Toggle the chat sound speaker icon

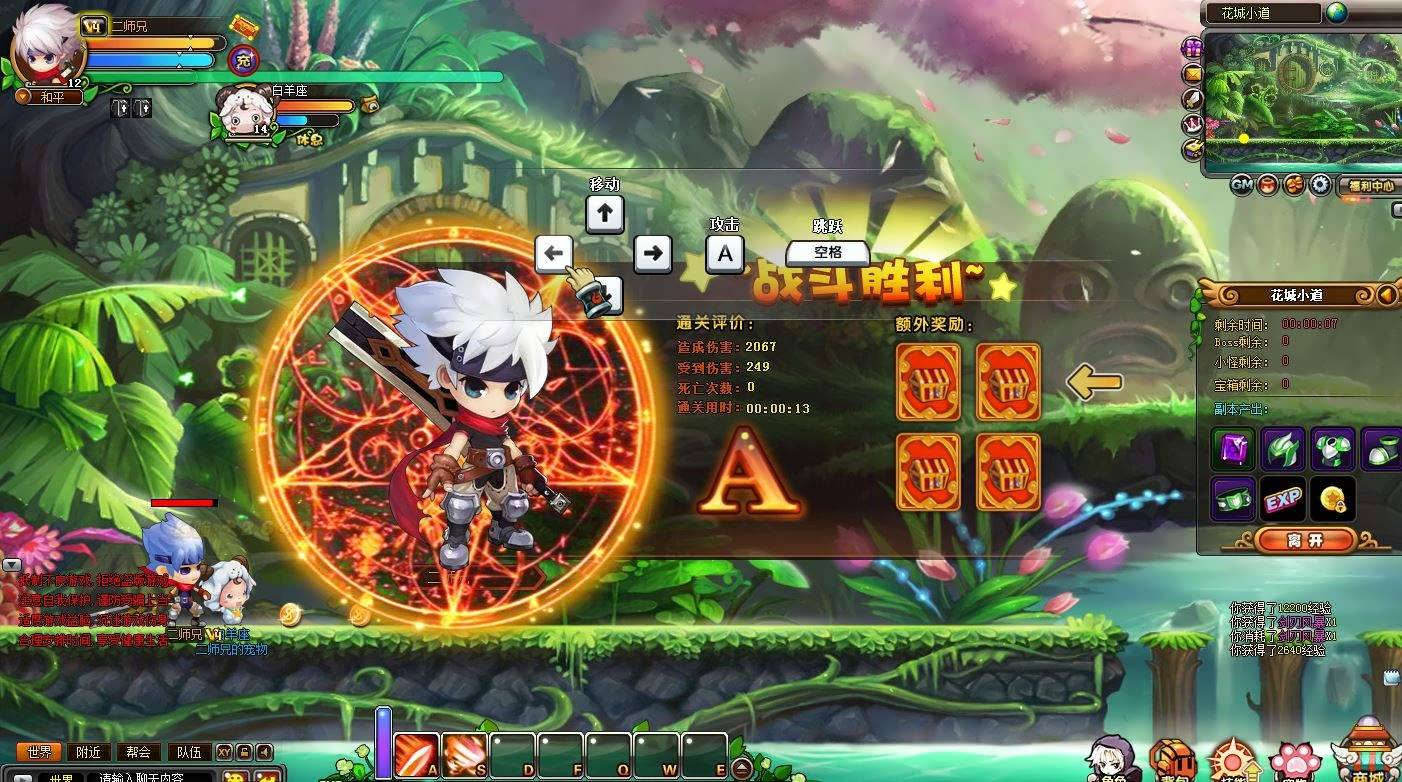264,752
